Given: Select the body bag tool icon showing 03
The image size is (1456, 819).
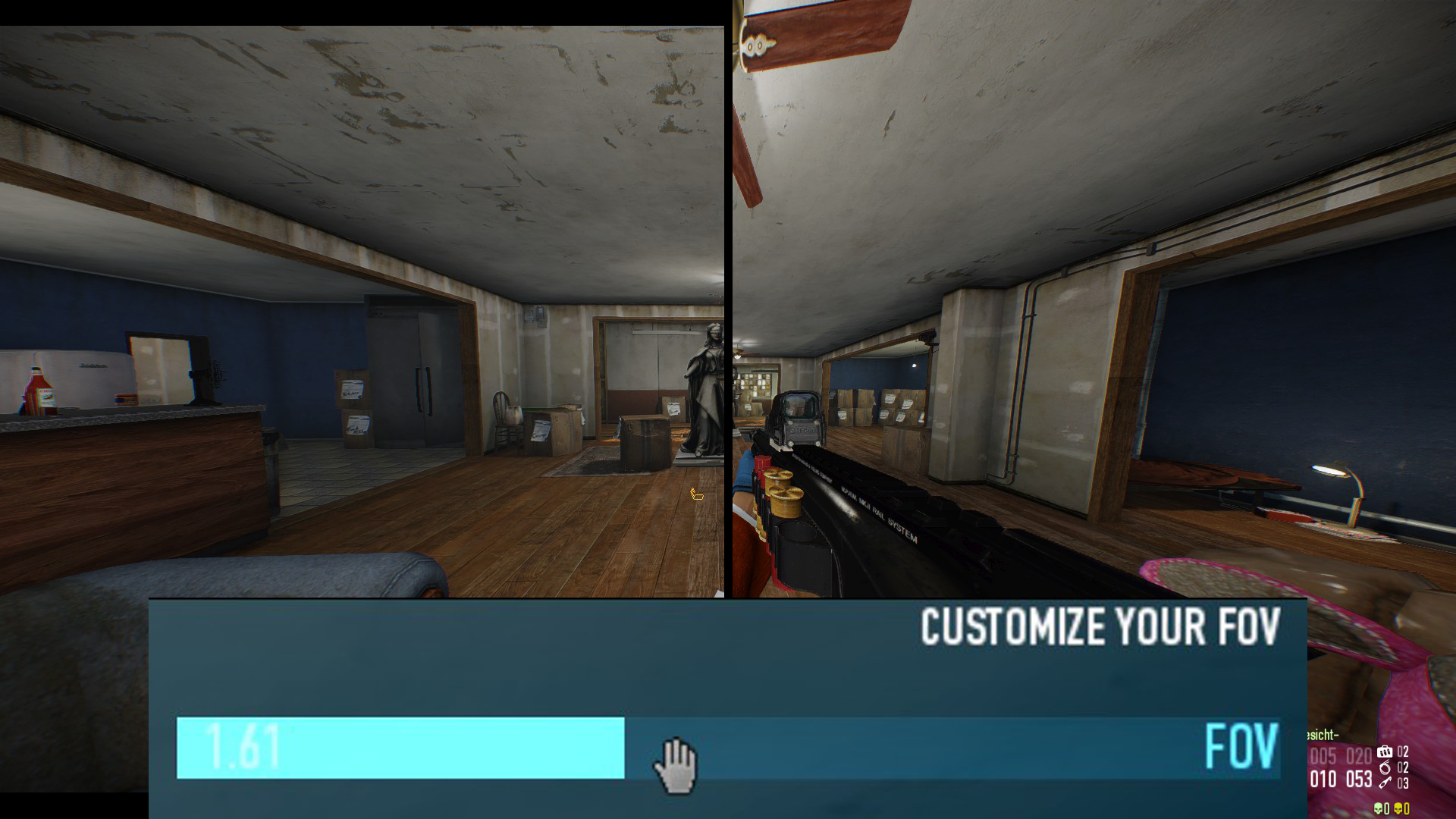Looking at the screenshot, I should click(1385, 783).
